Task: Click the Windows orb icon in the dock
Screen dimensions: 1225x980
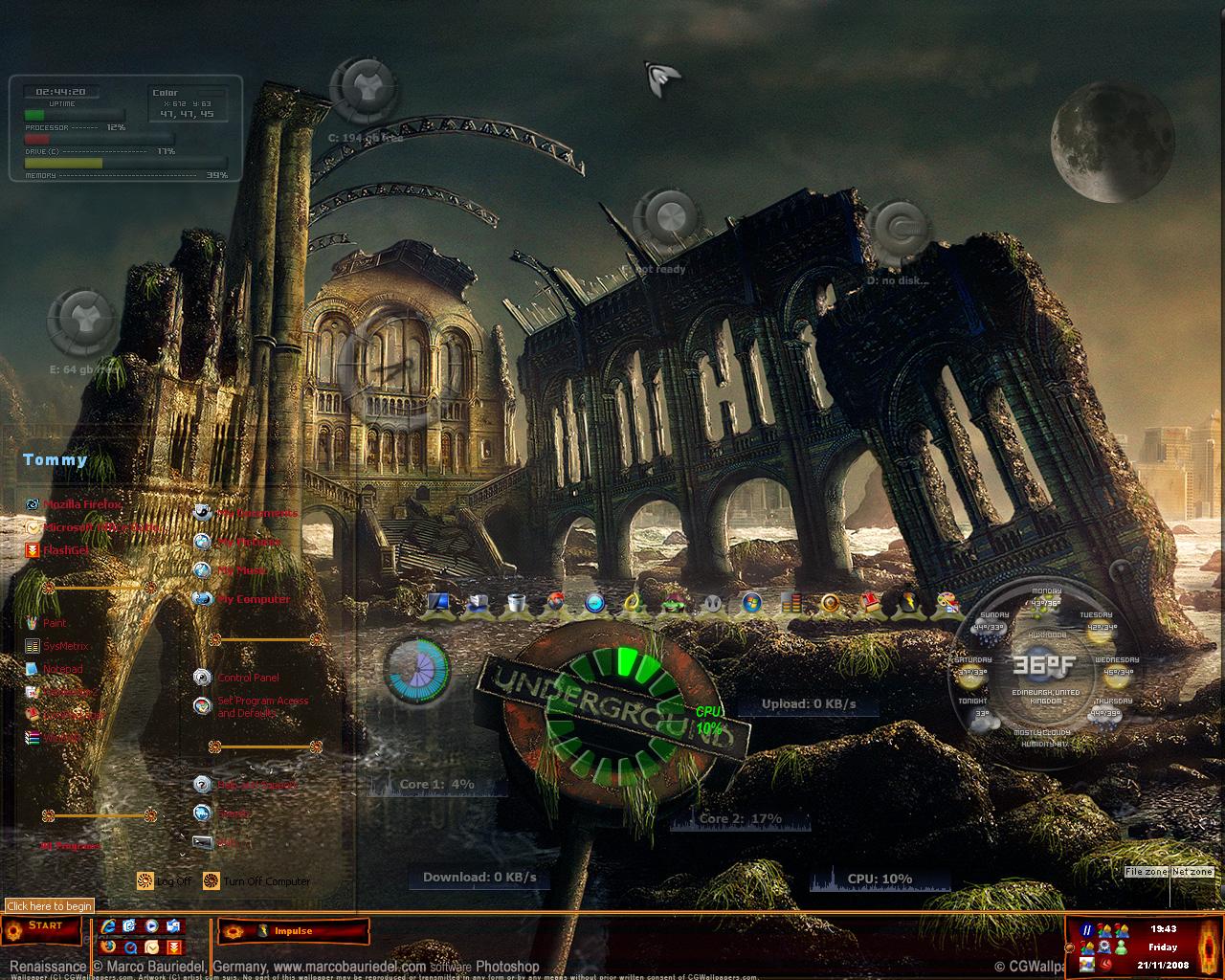Action: point(751,603)
